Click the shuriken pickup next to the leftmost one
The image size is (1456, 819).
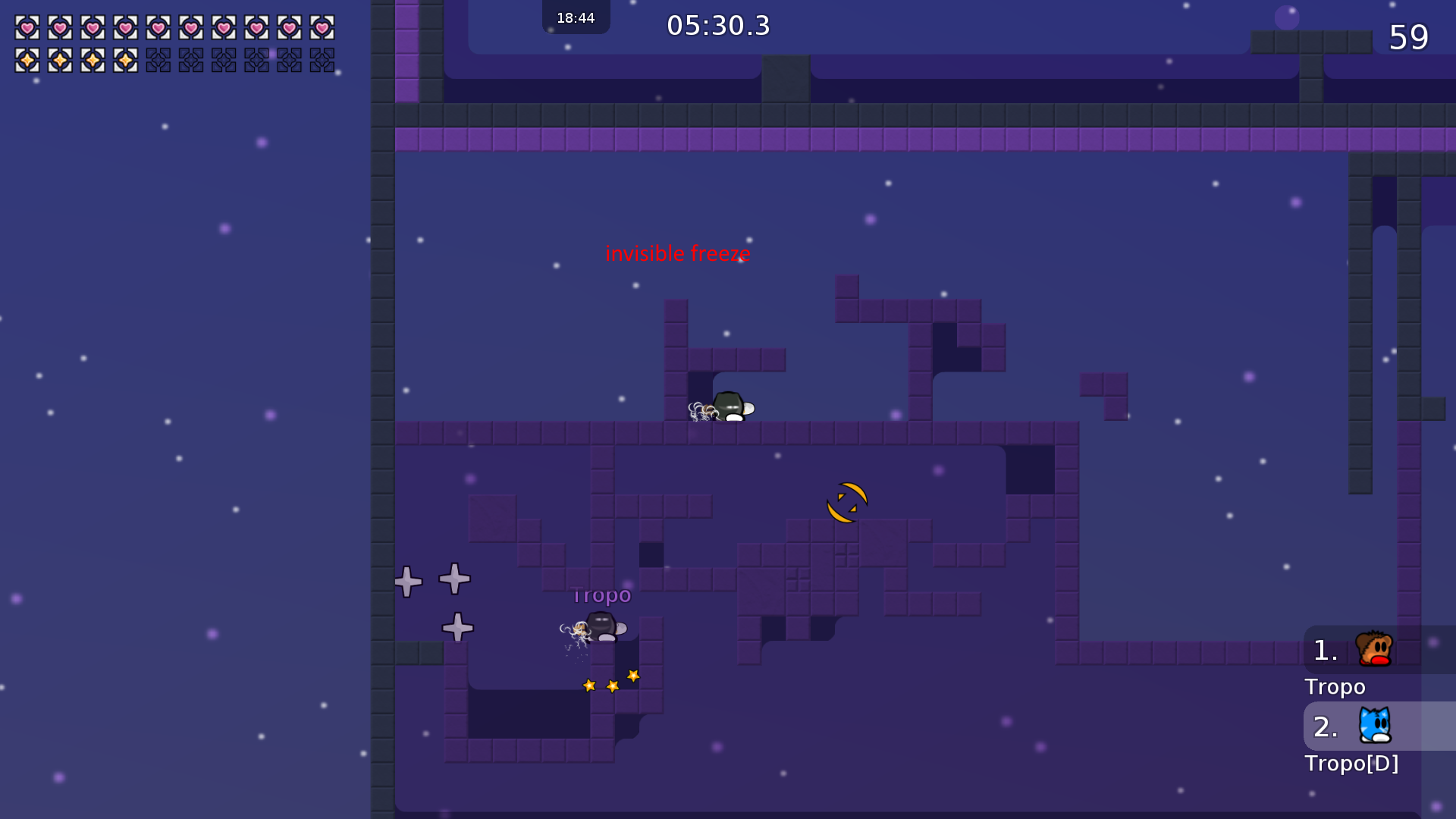tap(453, 579)
